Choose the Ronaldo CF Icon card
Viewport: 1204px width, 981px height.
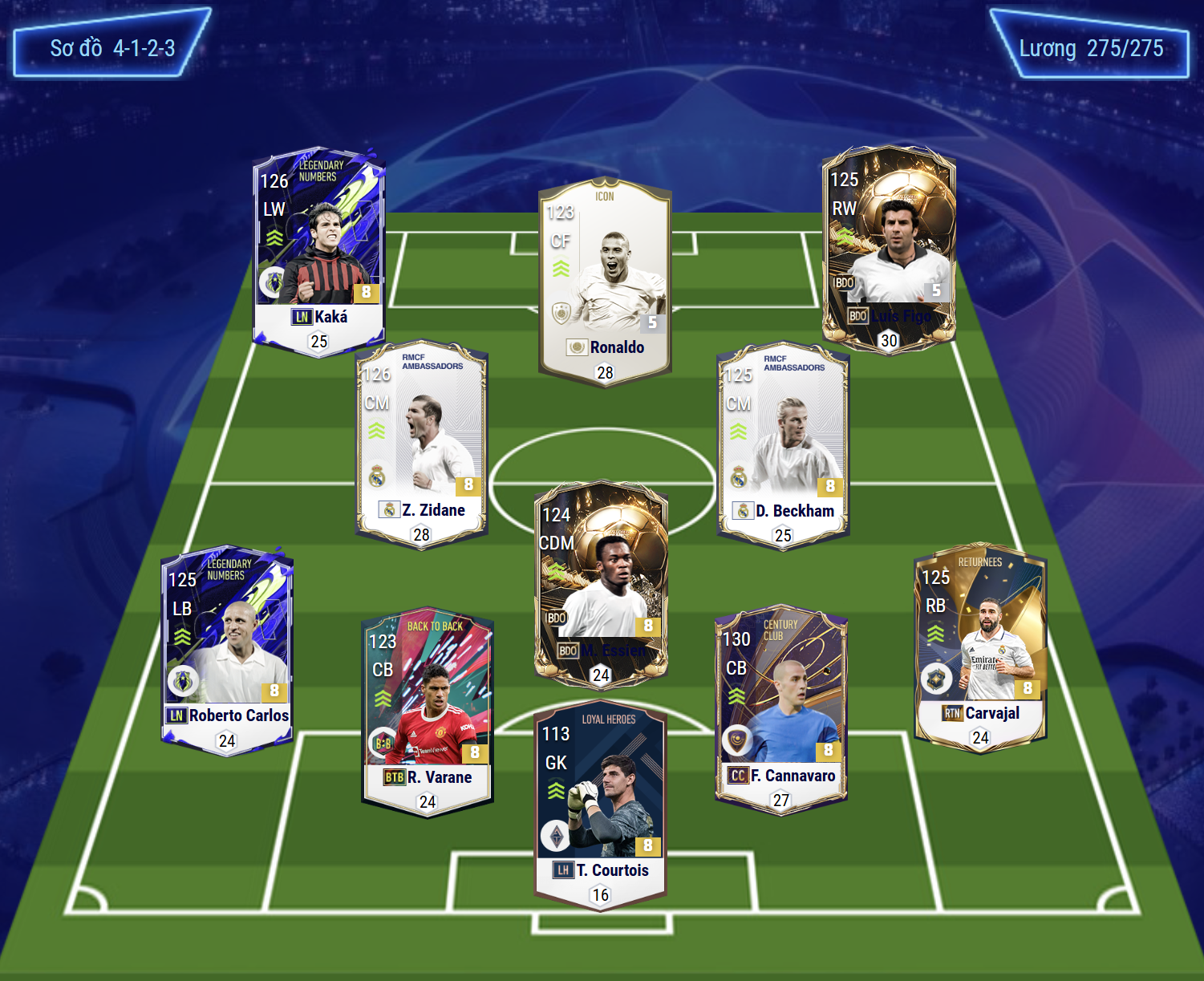(605, 281)
